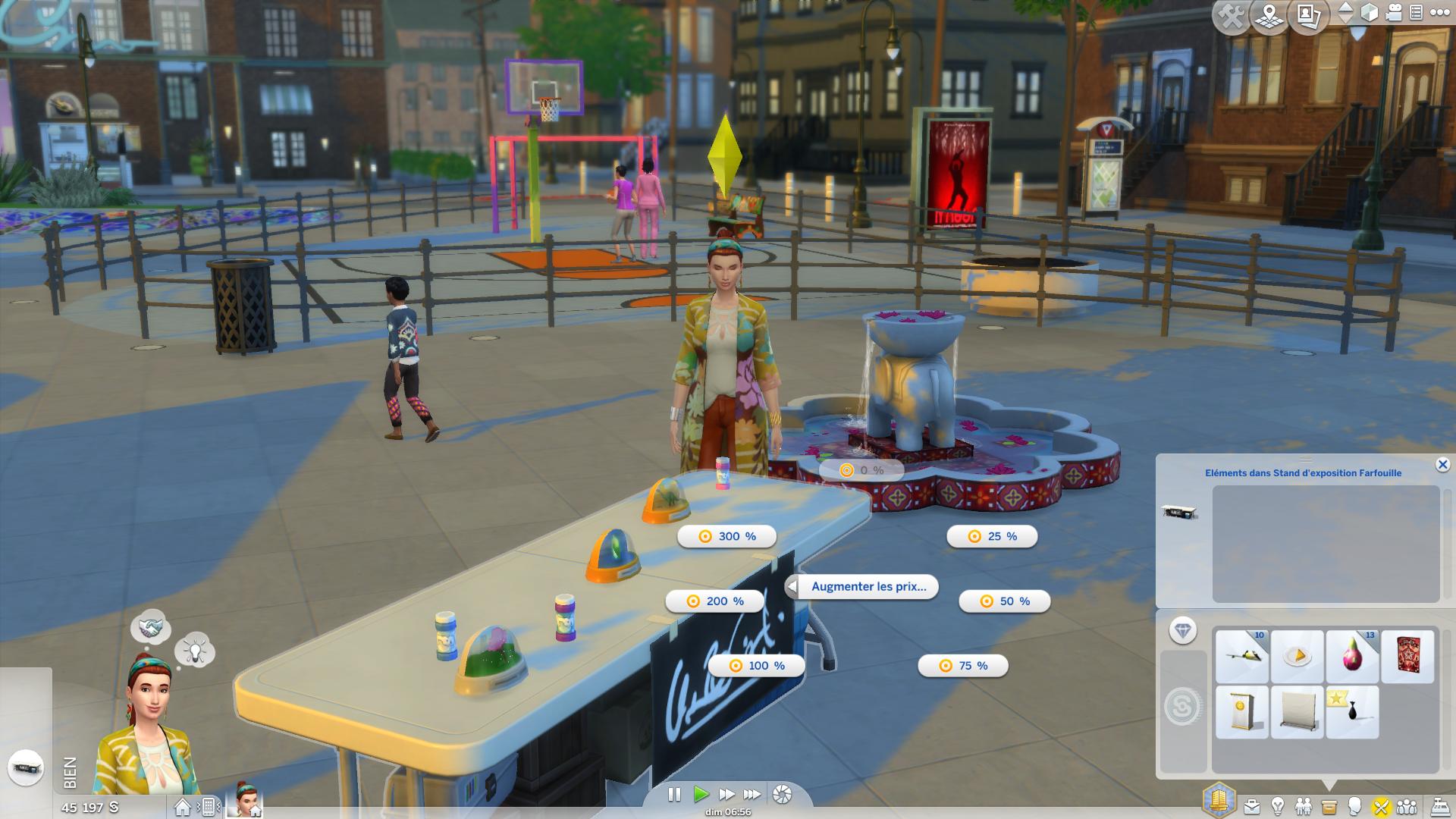Screen dimensions: 1456x819
Task: Choose the 300 % price markup option
Action: click(x=726, y=536)
